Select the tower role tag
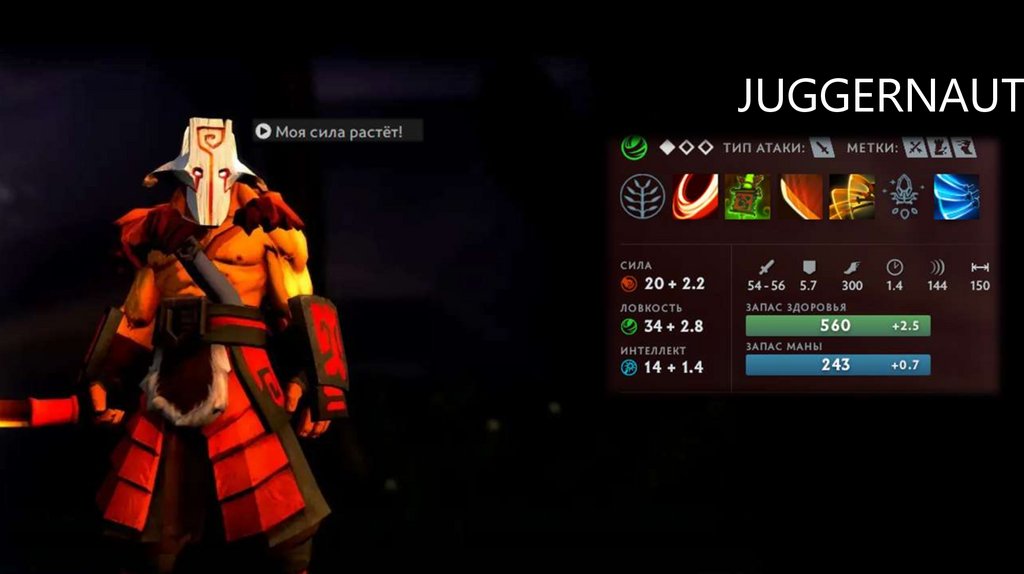1024x574 pixels. tap(940, 148)
